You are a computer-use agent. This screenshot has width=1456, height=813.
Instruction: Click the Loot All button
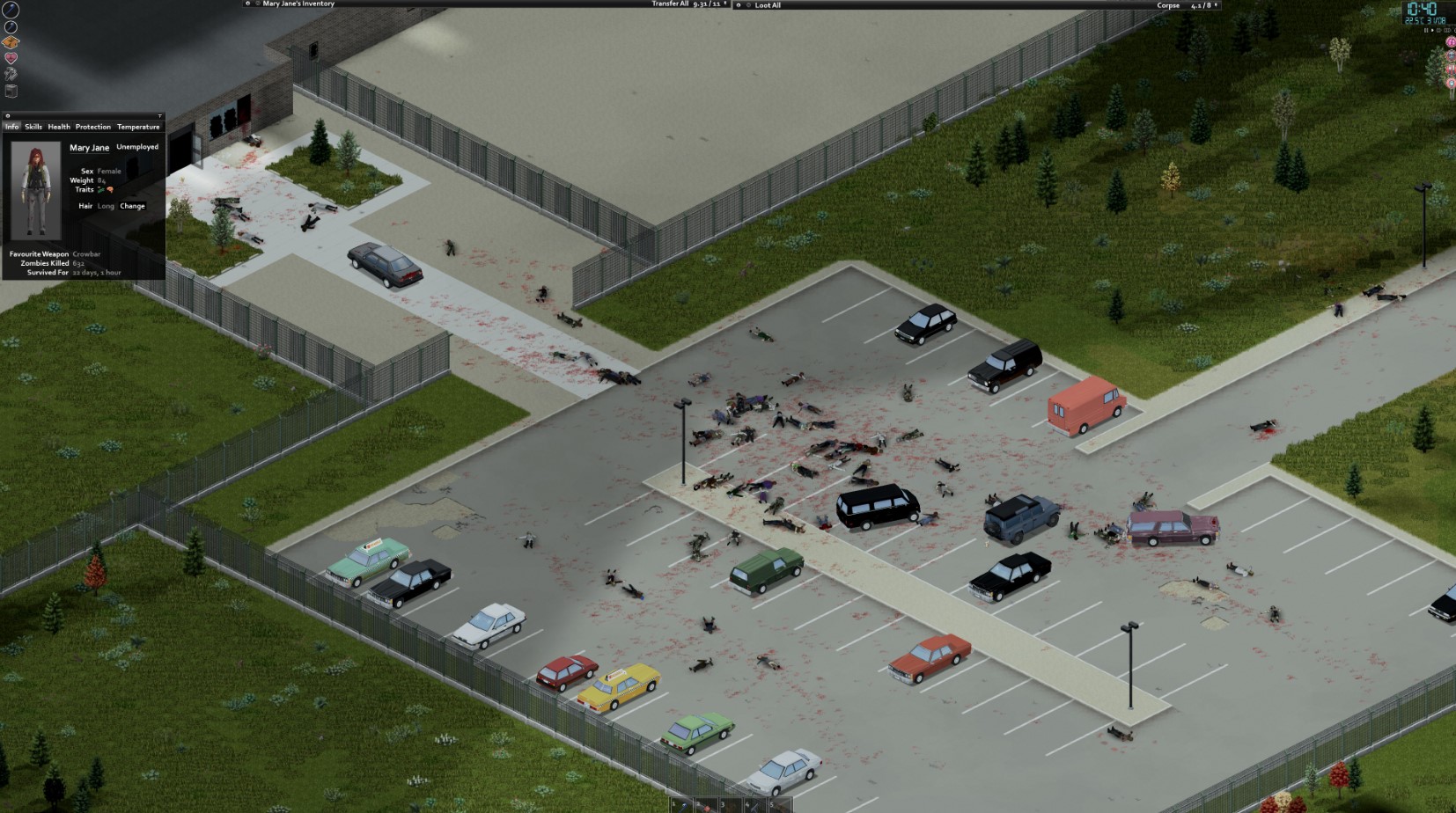[768, 5]
